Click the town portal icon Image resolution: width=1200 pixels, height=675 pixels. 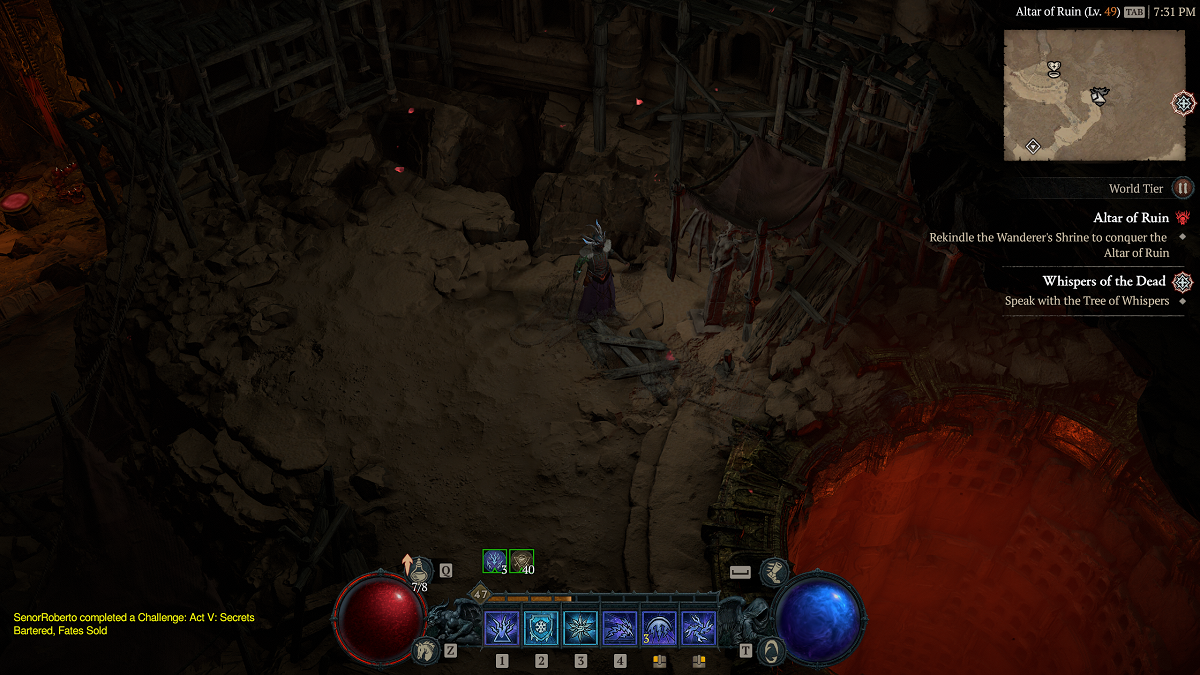tap(771, 649)
